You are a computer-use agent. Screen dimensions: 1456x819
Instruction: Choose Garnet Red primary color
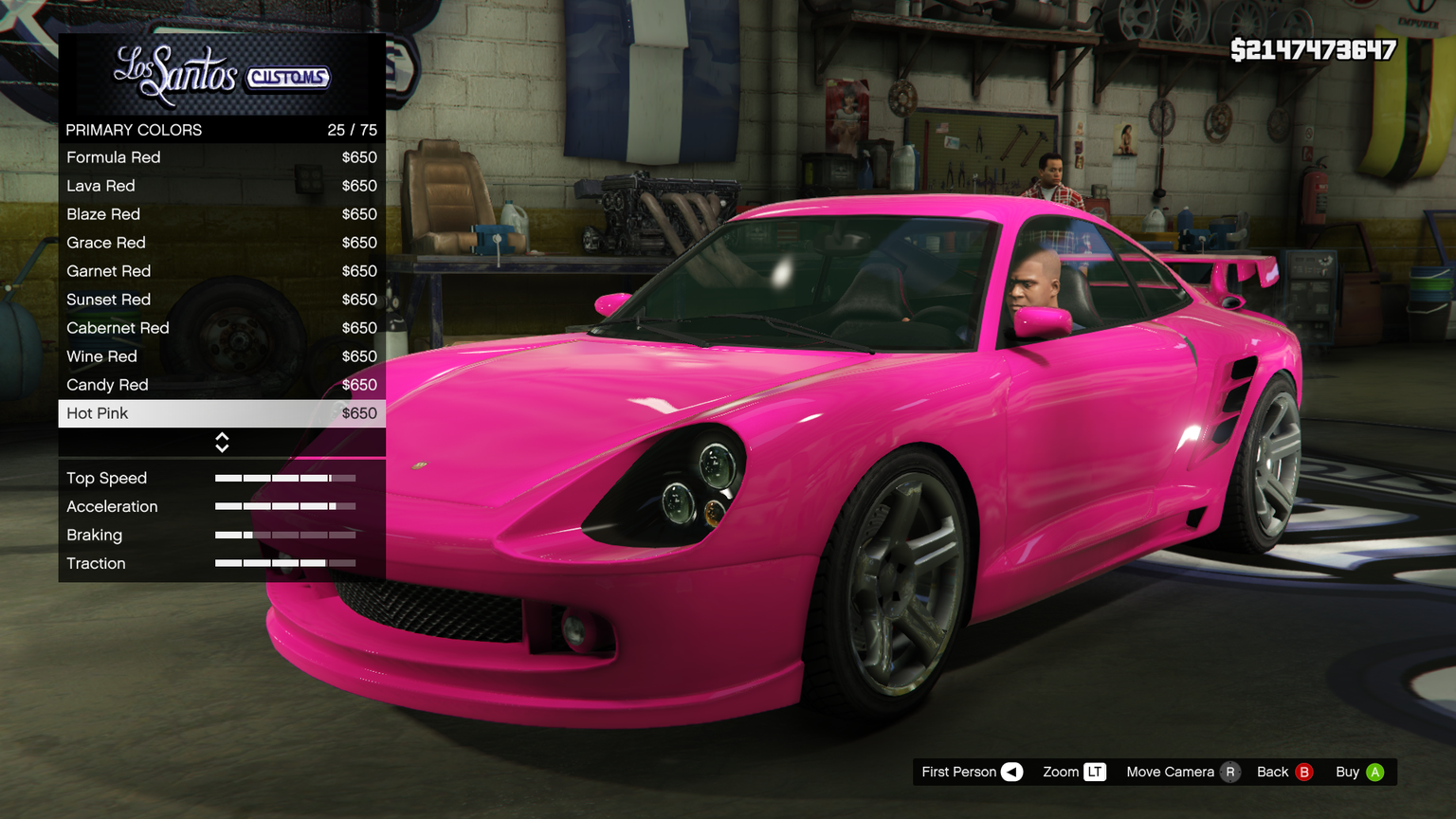221,271
